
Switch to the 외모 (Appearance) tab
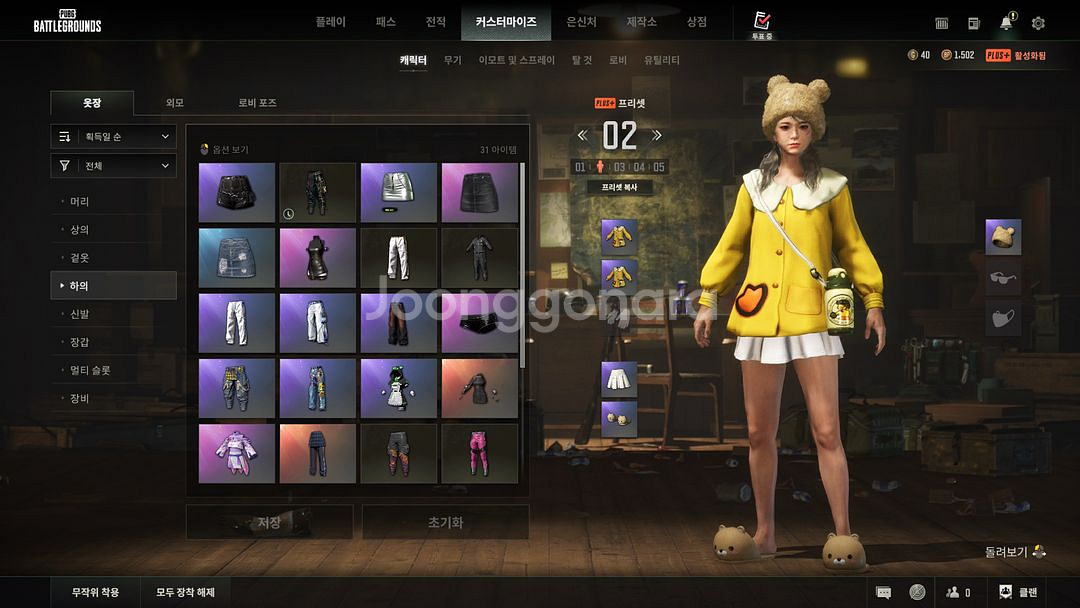[175, 103]
